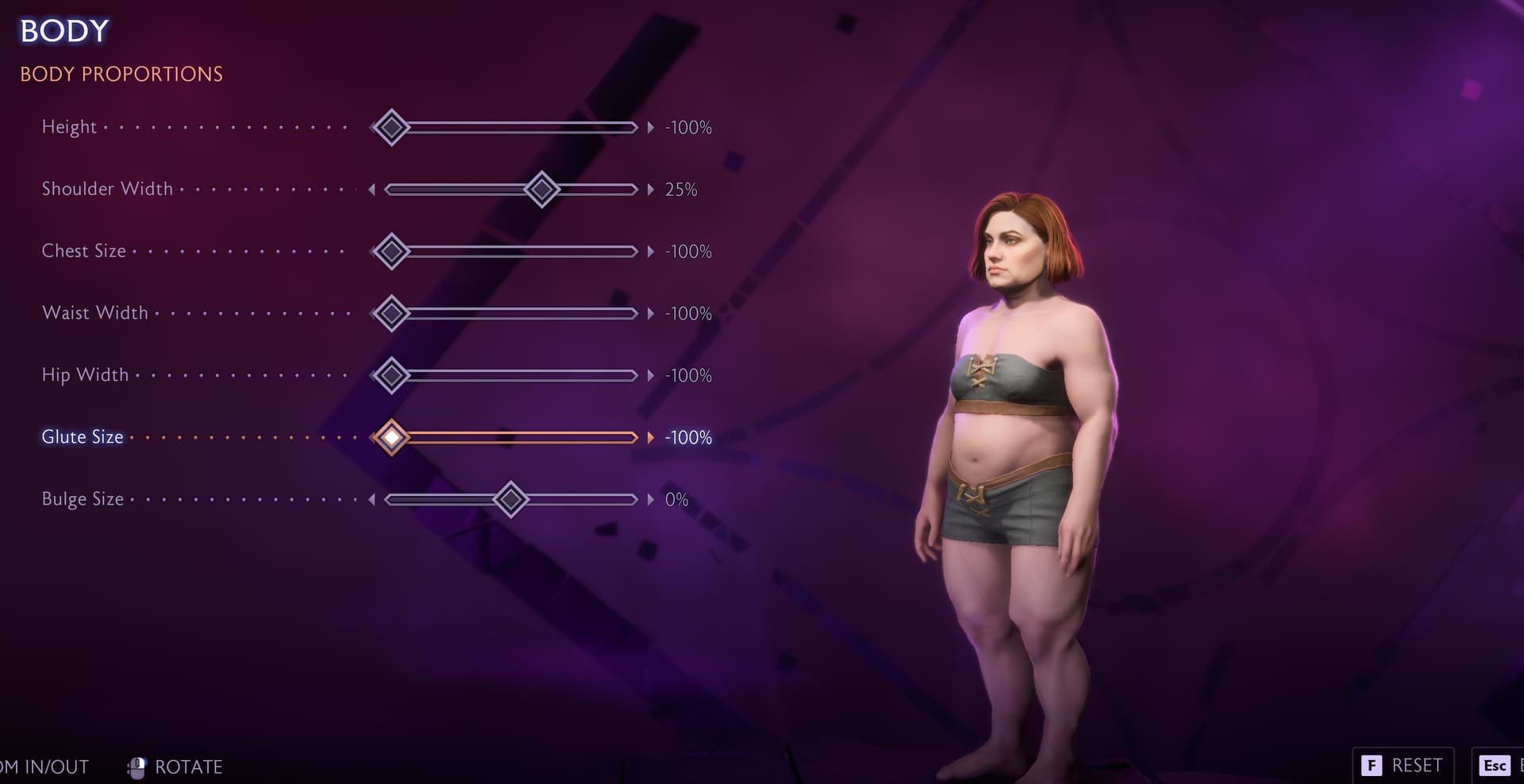Reset body proportions with RESET button
Screen dimensions: 1524x784
click(1403, 765)
